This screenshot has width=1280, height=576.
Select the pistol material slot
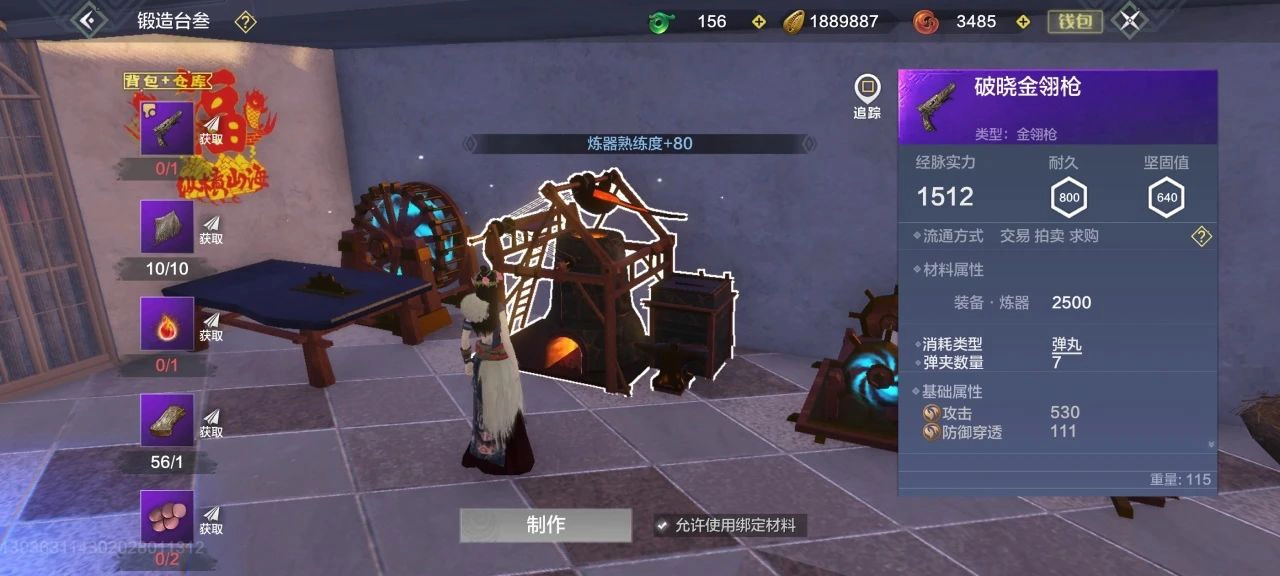point(166,128)
